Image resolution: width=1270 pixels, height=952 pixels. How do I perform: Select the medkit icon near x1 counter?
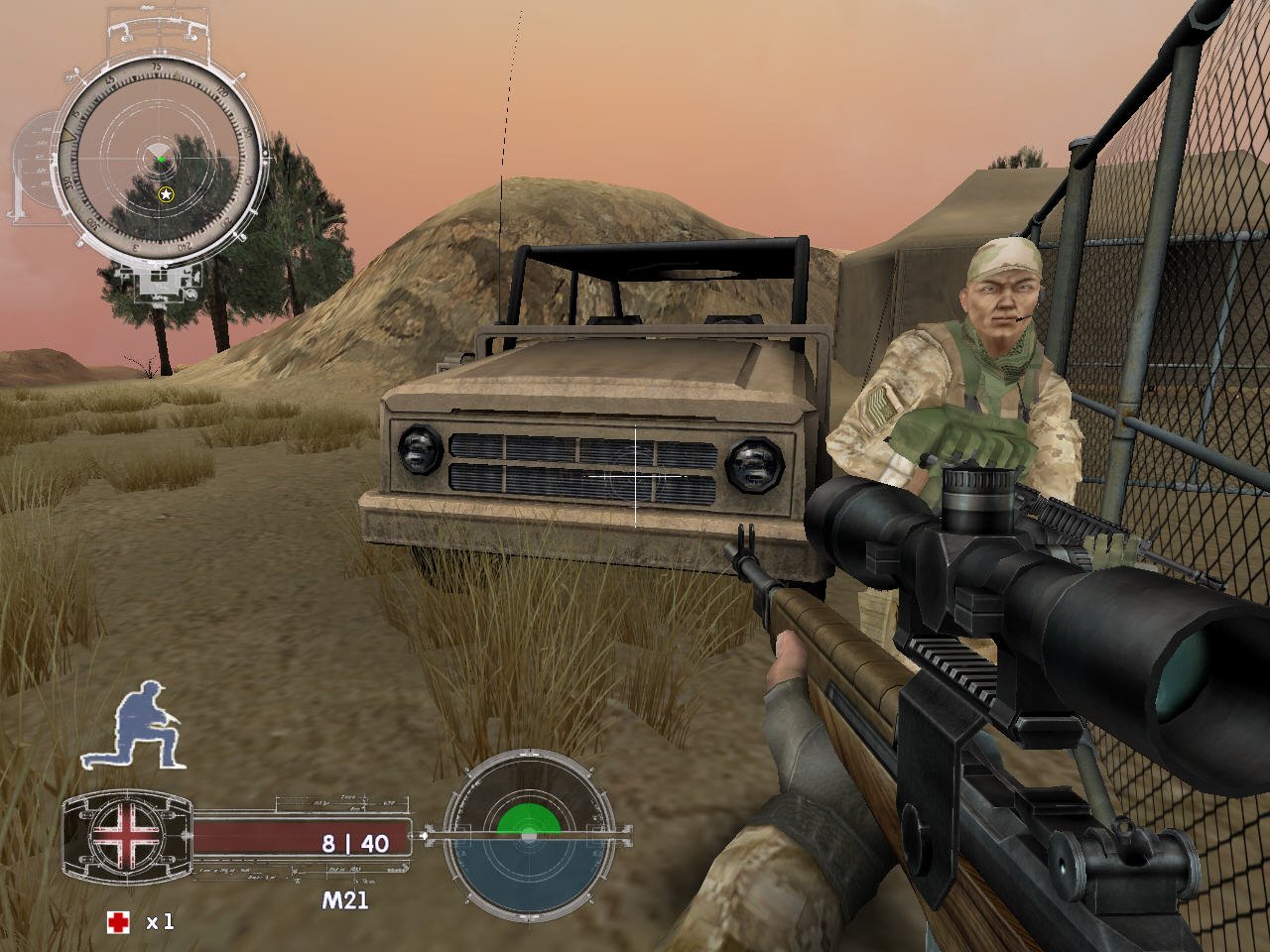click(117, 920)
